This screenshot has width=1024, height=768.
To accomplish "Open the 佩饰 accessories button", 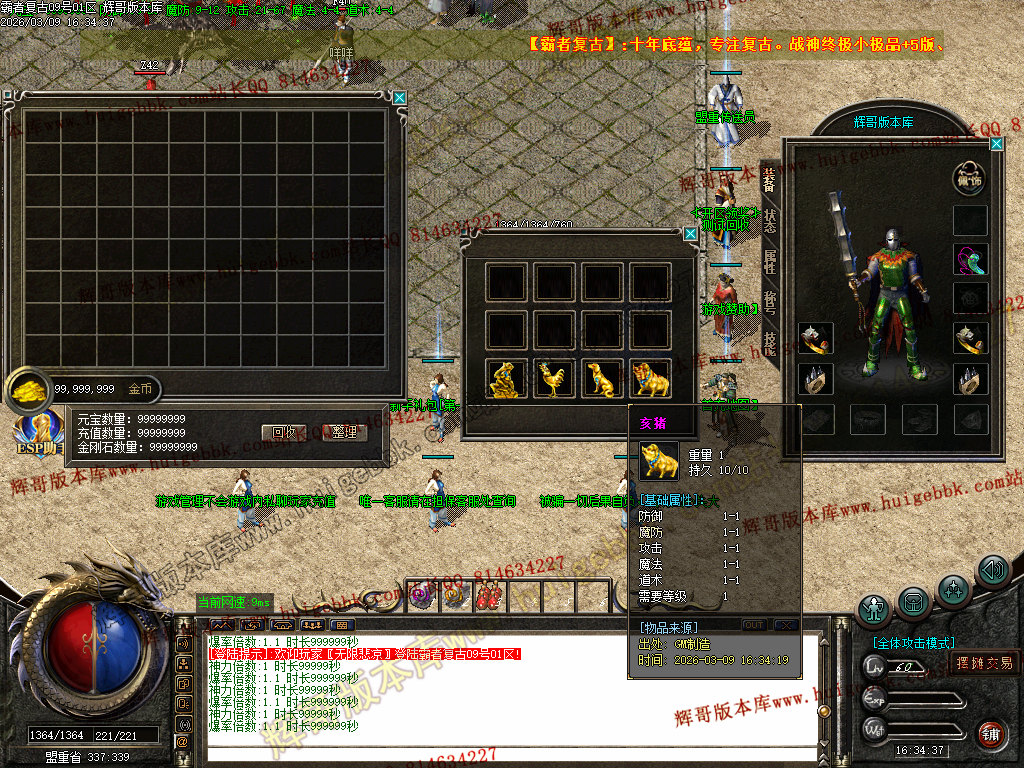I will (969, 179).
